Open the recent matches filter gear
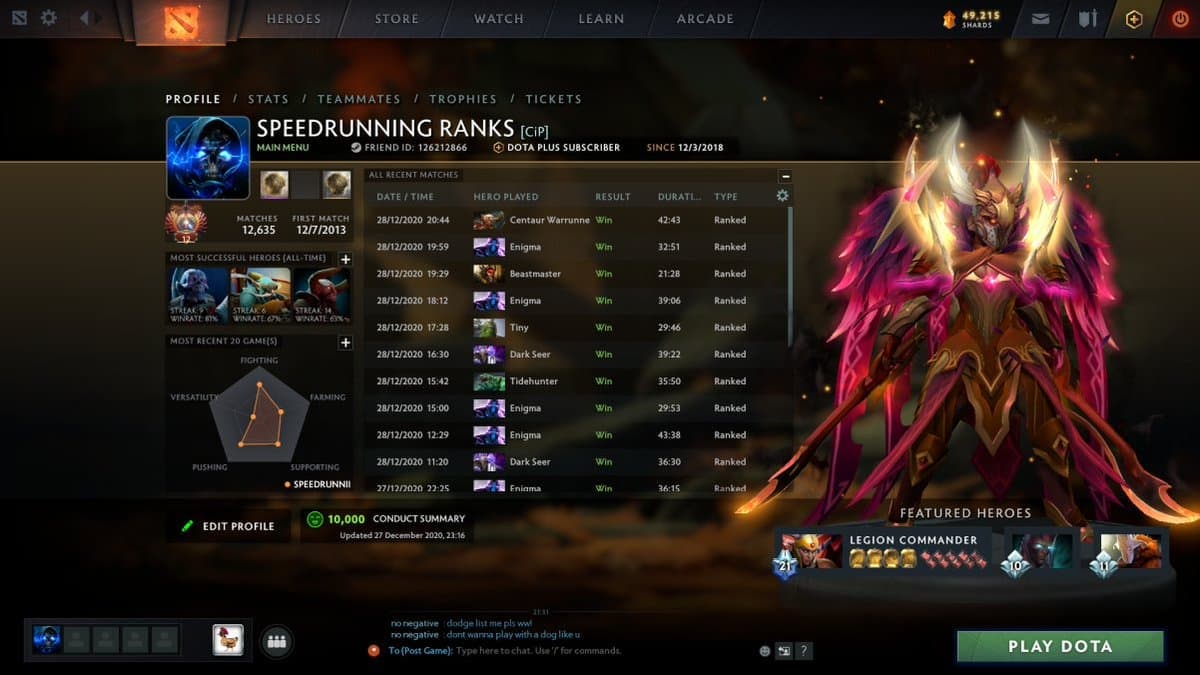This screenshot has width=1200, height=675. pos(782,196)
